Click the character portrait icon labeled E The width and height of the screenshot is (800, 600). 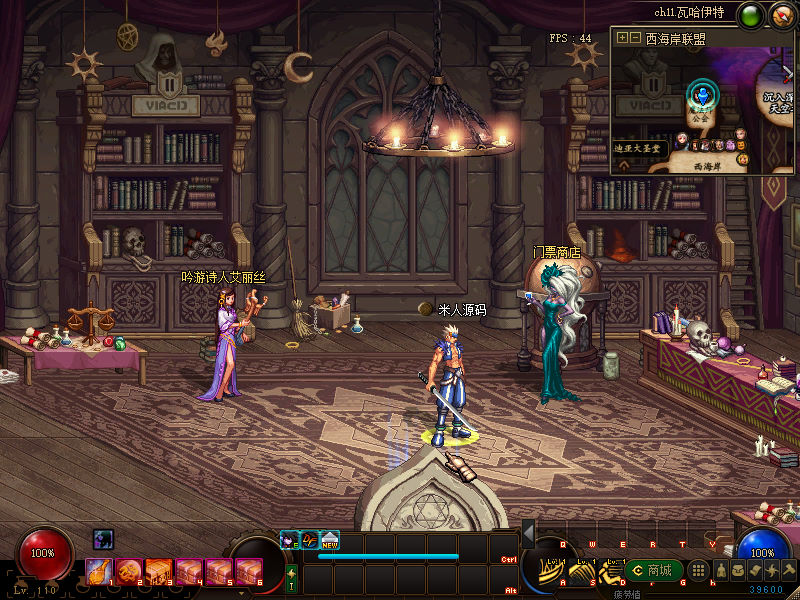pos(290,540)
